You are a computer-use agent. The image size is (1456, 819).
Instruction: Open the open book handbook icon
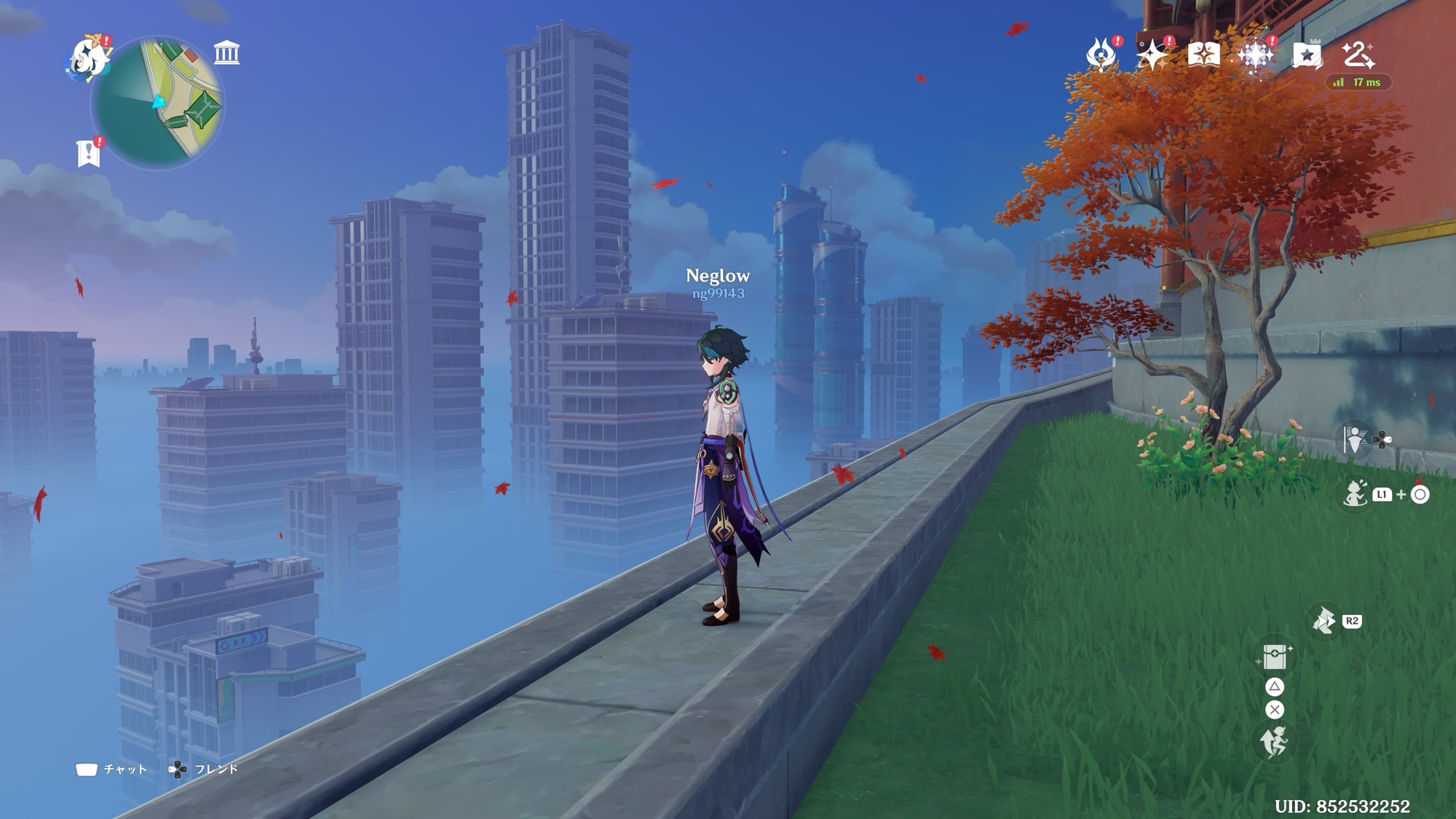1203,55
